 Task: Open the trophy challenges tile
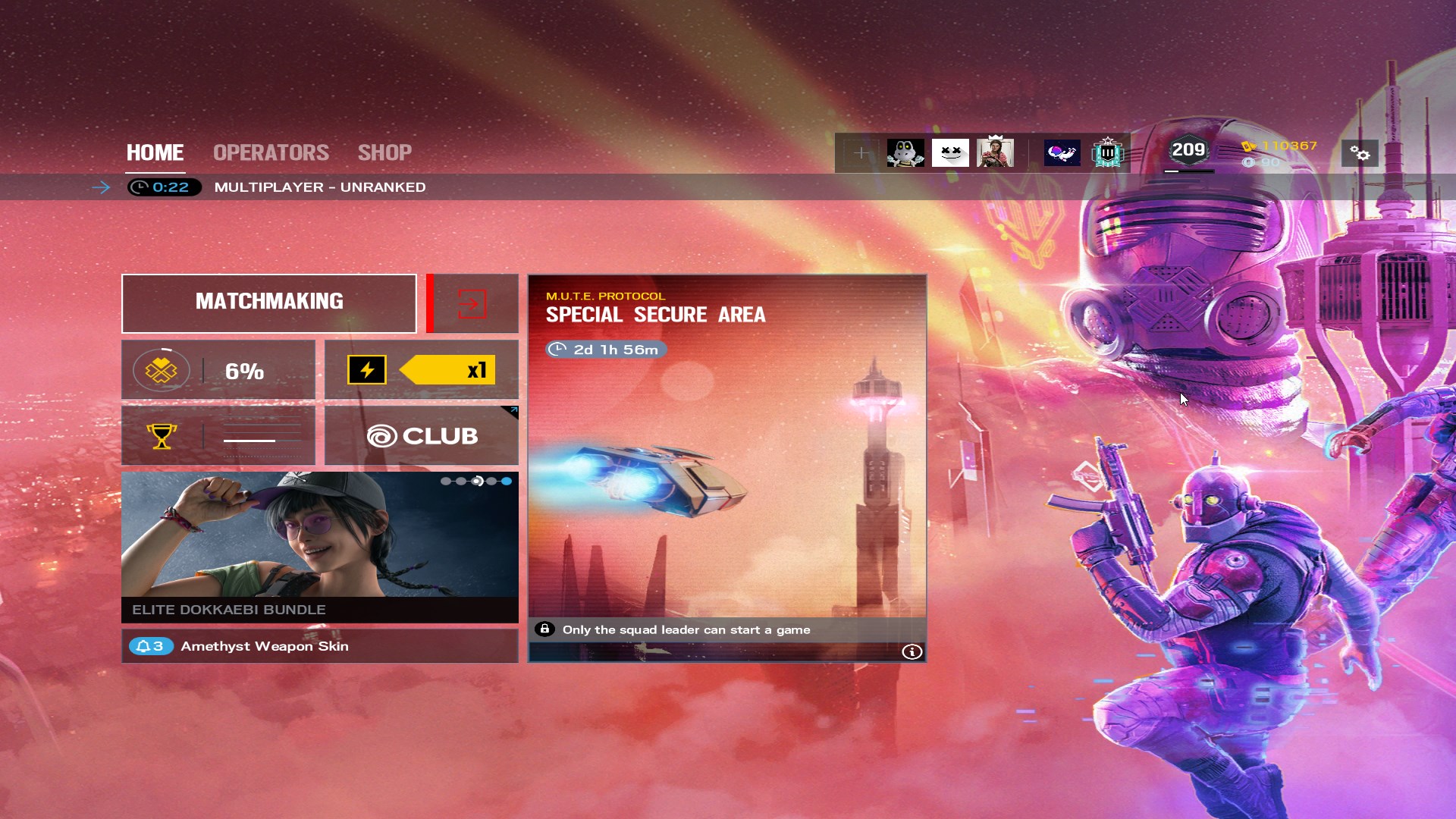pyautogui.click(x=218, y=435)
